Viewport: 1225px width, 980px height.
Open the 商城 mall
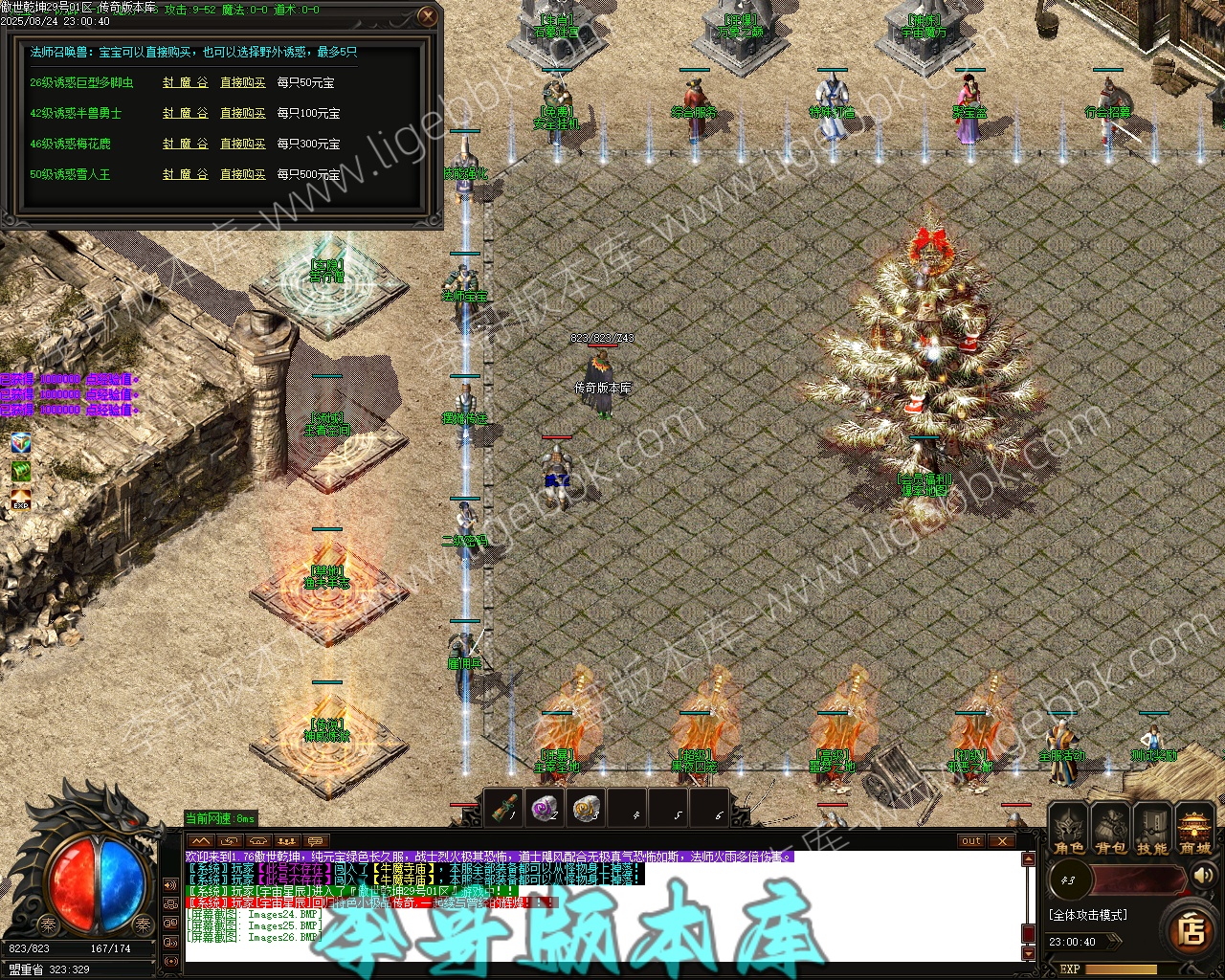(x=1194, y=829)
